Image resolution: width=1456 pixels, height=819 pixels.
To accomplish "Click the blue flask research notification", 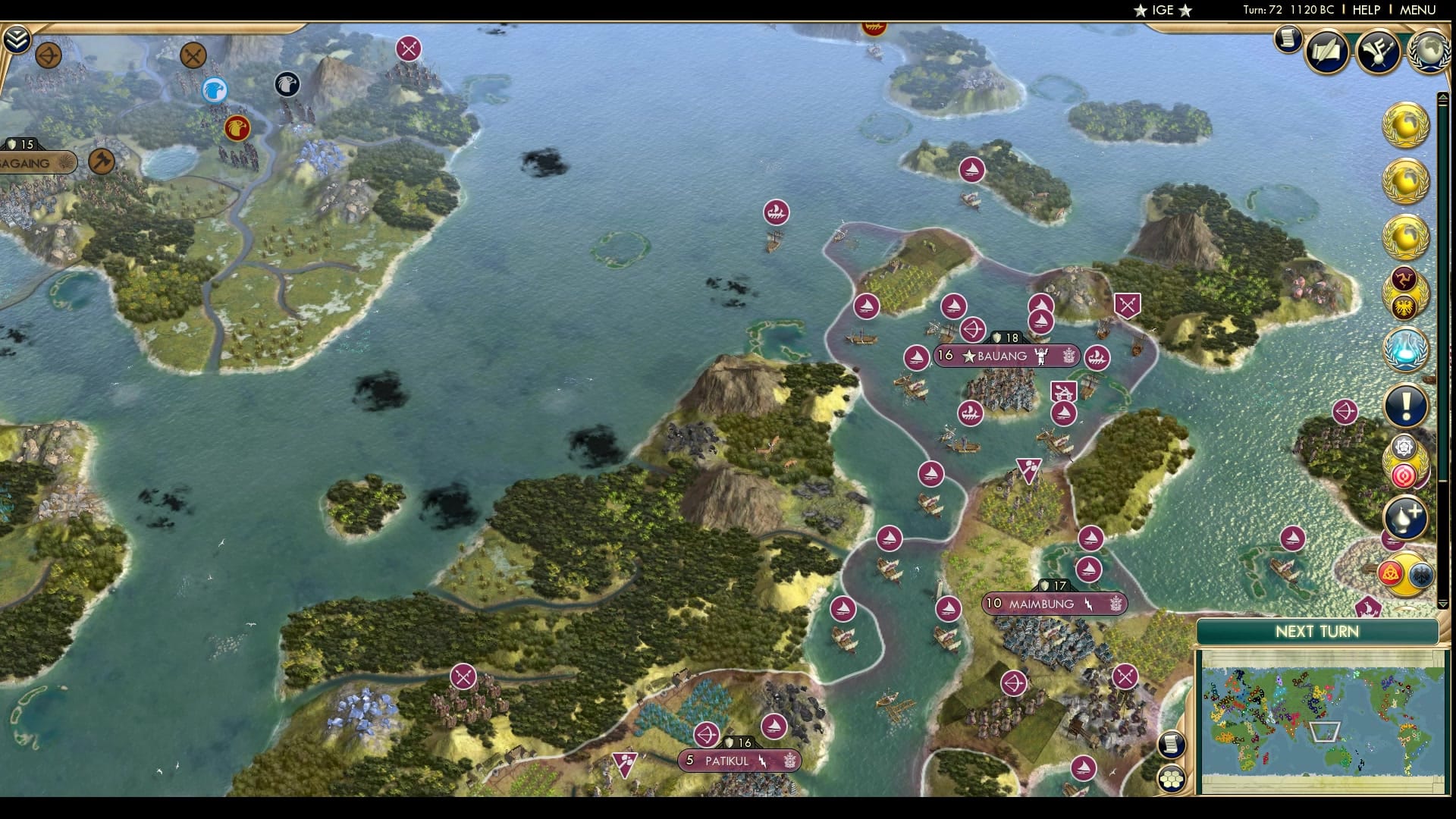I will tap(1407, 350).
